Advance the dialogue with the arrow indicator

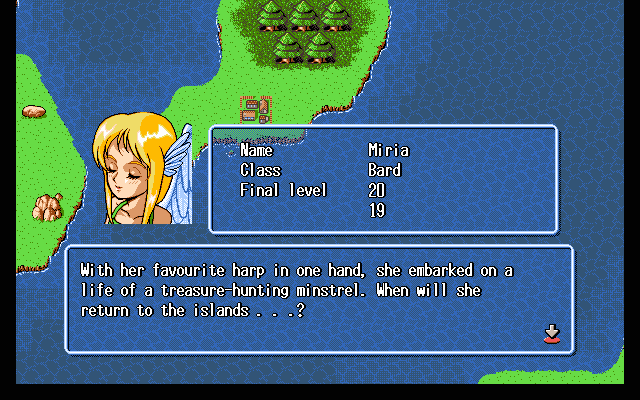point(550,333)
